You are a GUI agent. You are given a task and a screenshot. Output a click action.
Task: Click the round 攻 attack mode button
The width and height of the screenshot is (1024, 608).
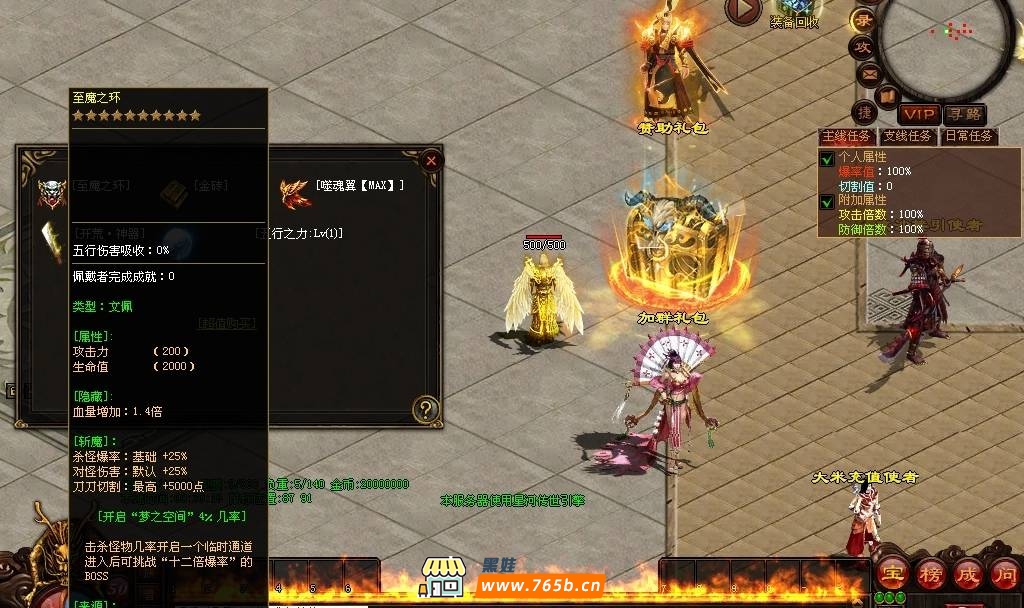[x=861, y=46]
